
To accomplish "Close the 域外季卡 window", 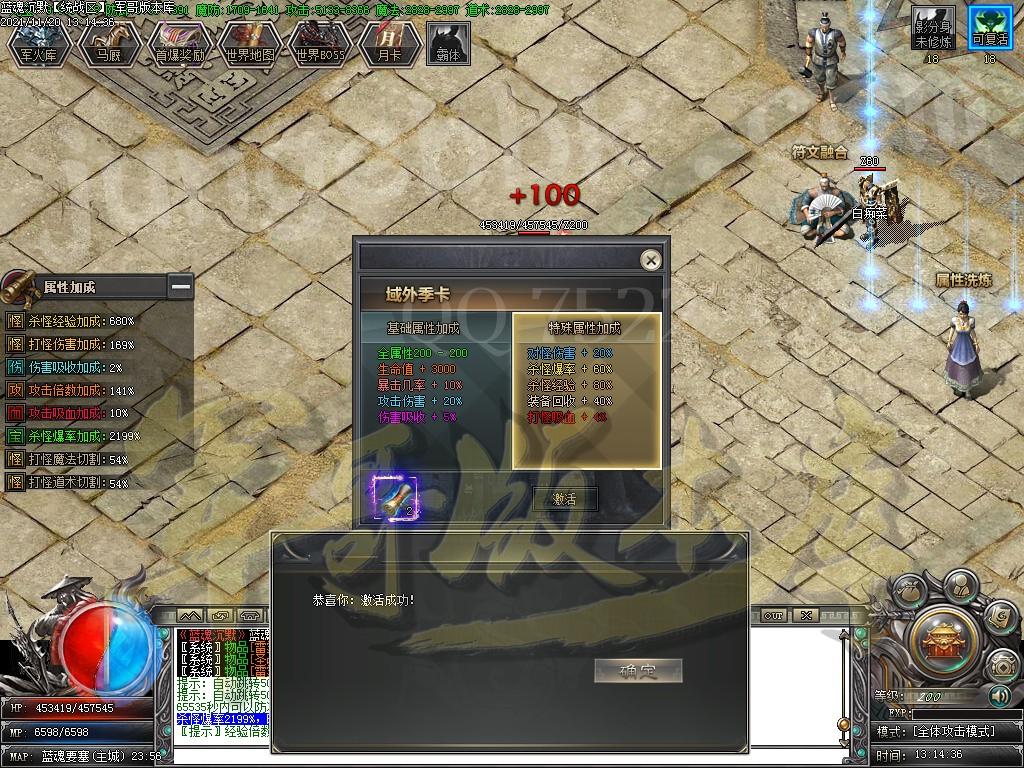I will (650, 260).
